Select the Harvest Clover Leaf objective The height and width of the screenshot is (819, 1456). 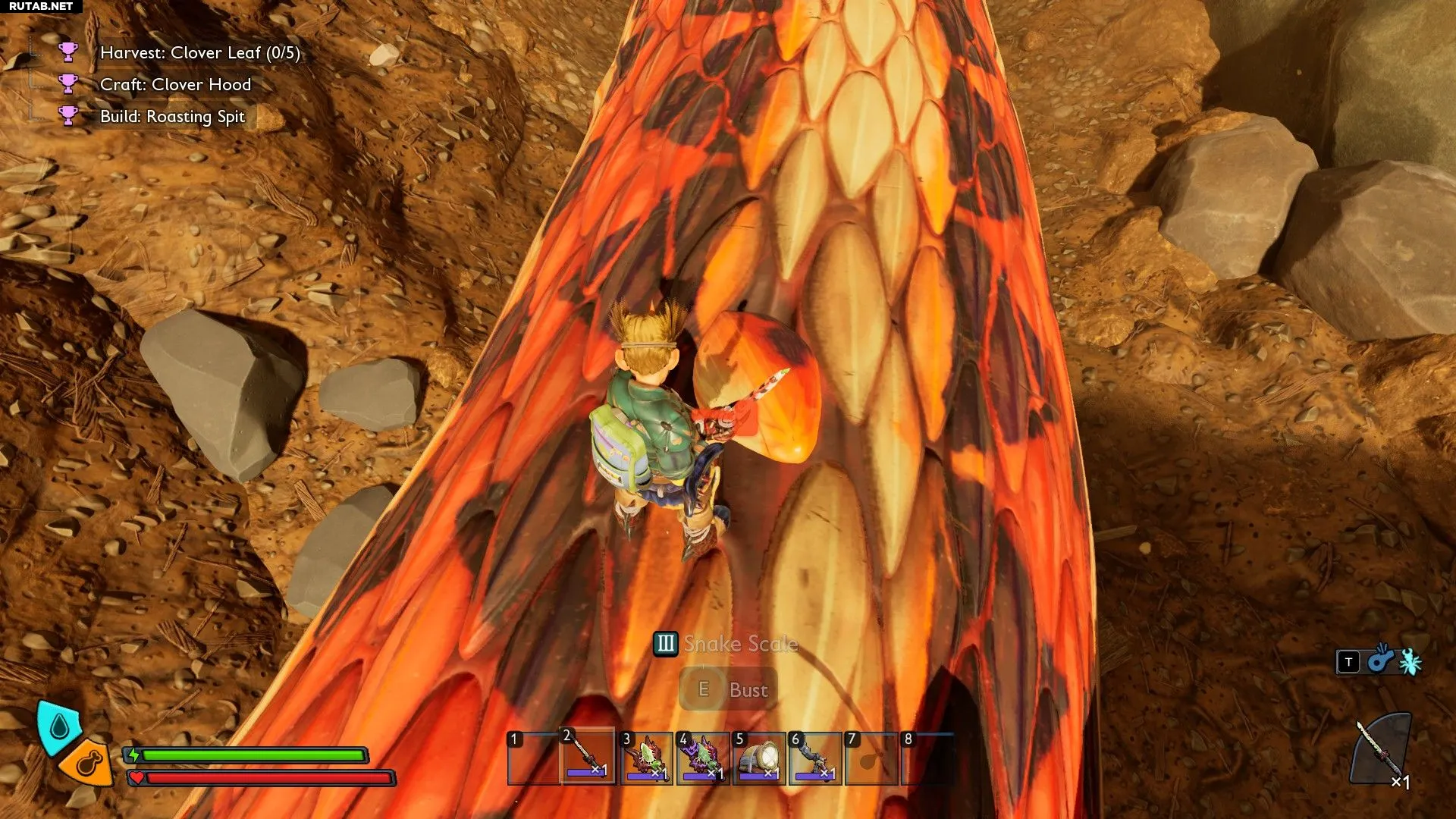pyautogui.click(x=199, y=53)
